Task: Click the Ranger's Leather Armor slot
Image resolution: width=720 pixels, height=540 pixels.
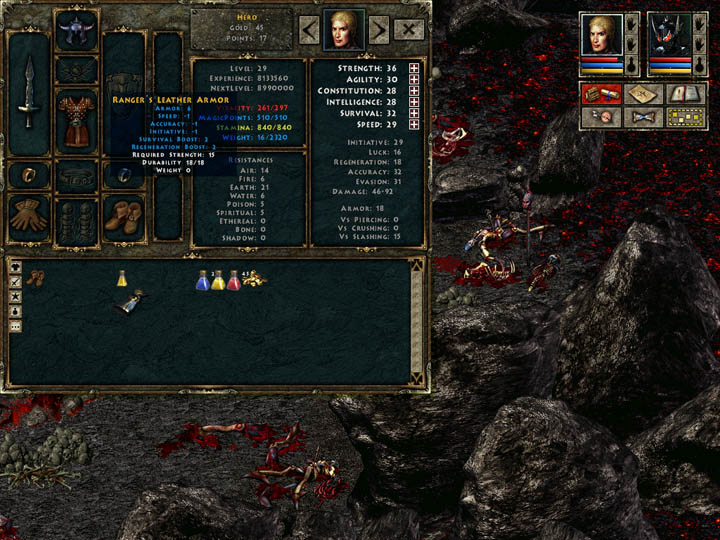Action: click(x=76, y=118)
